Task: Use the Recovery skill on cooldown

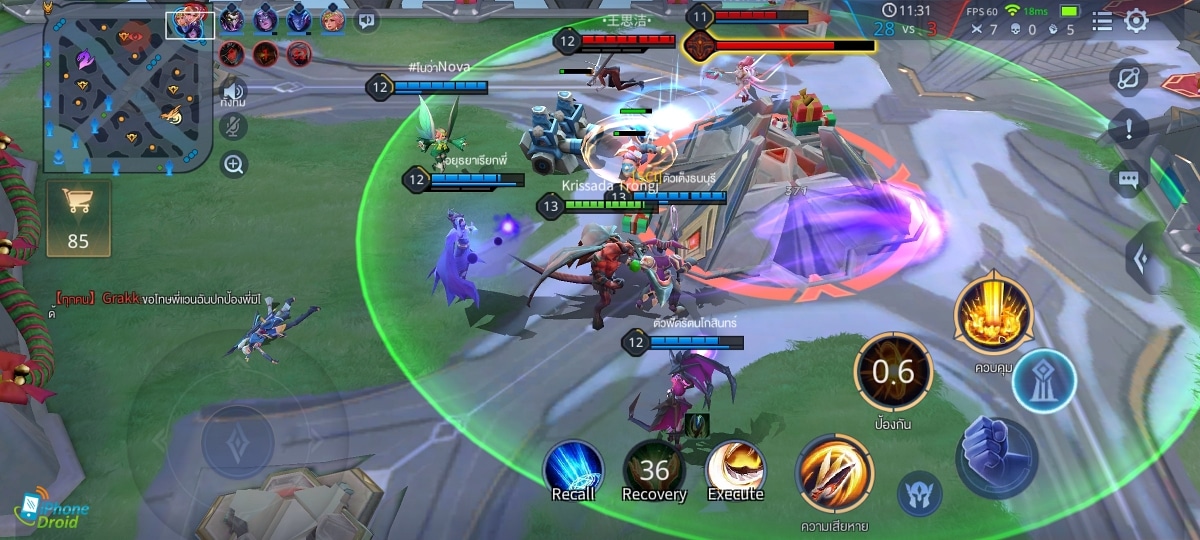Action: coord(654,471)
